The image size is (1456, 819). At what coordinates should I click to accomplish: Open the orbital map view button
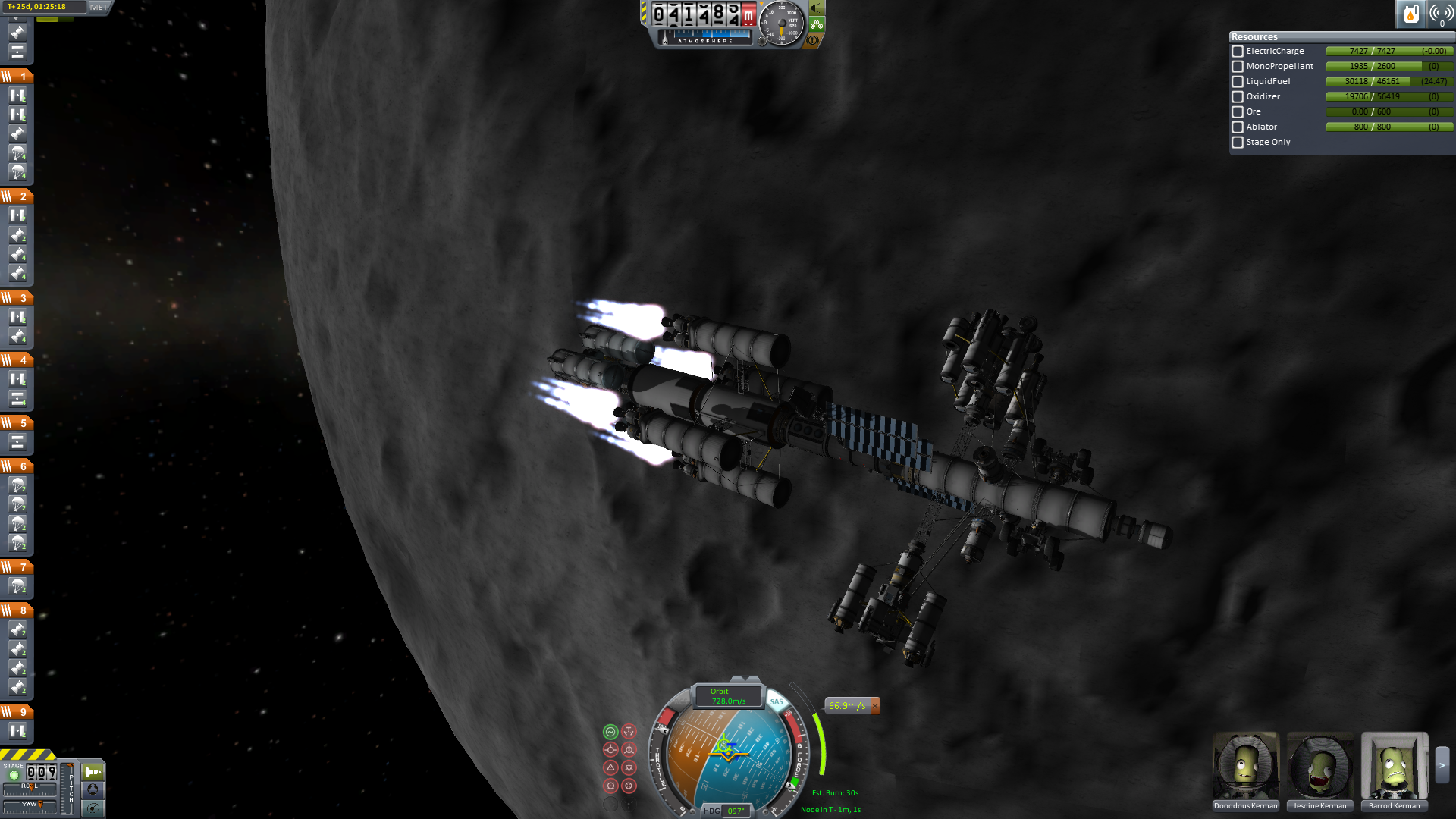pos(93,808)
